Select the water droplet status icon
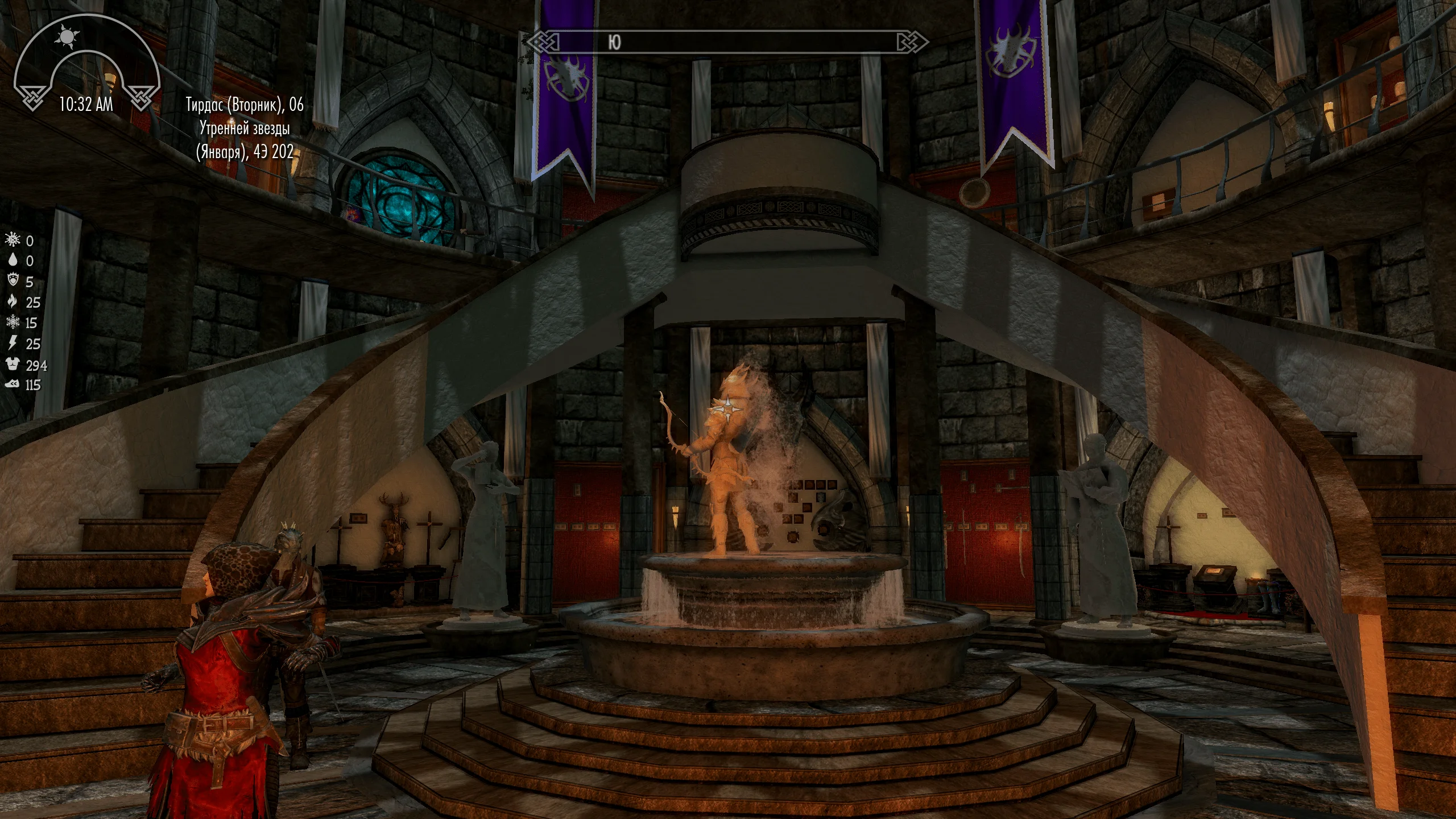 13,260
